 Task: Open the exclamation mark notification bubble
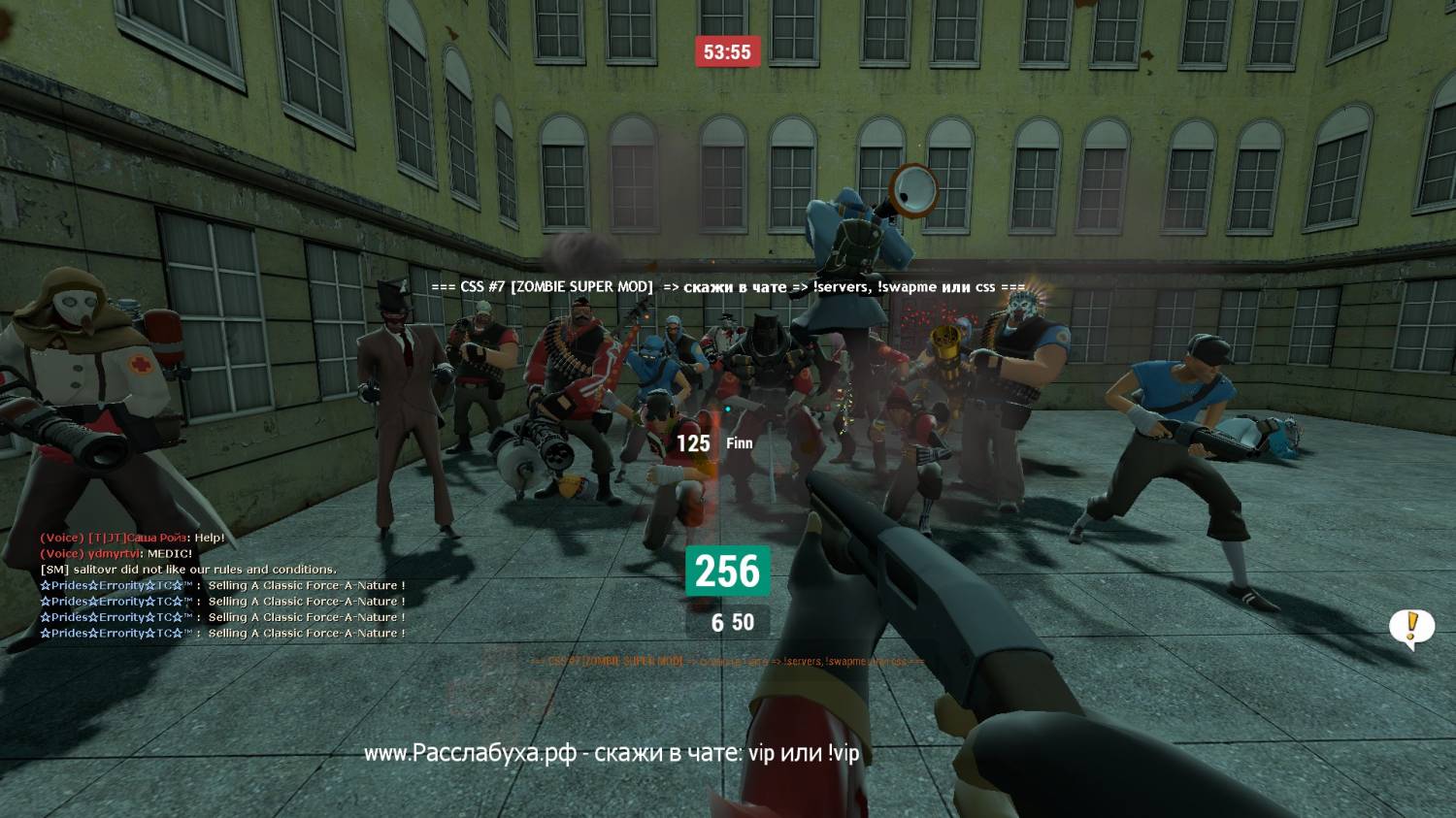pyautogui.click(x=1411, y=627)
